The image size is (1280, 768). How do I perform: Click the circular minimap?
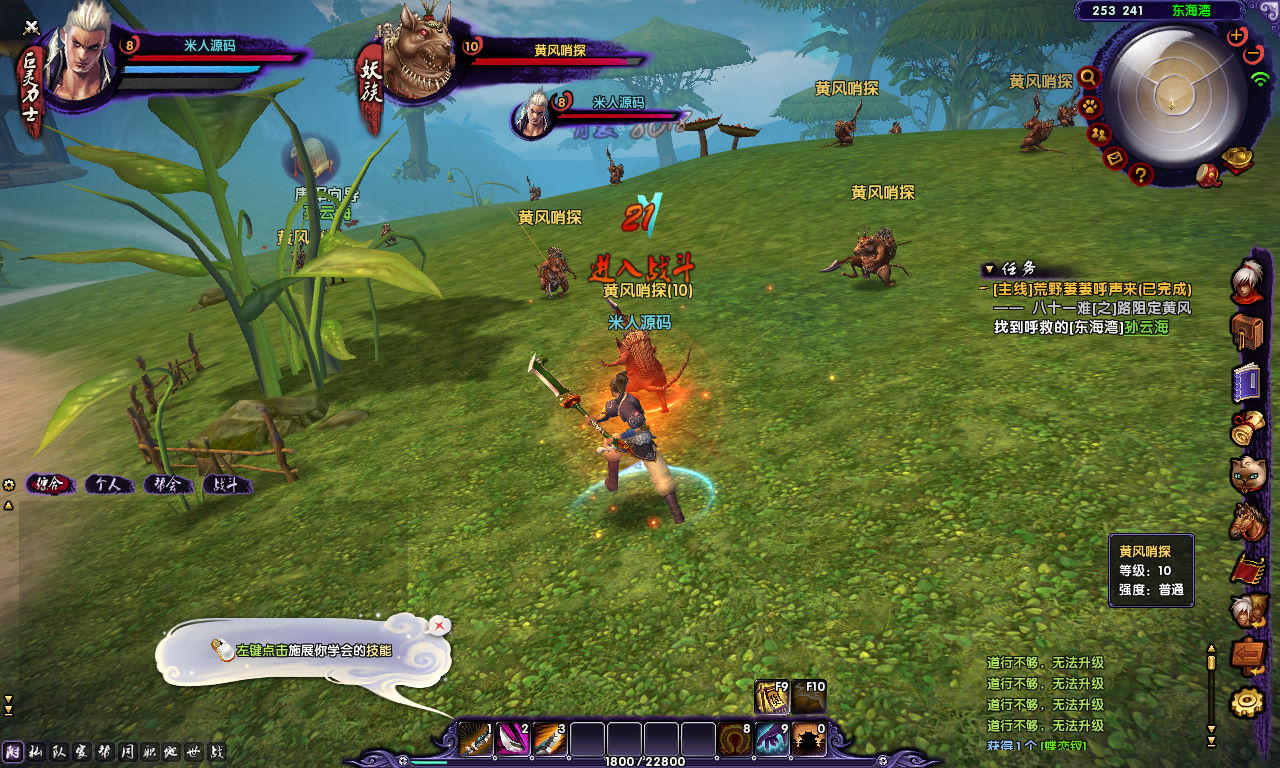1171,97
